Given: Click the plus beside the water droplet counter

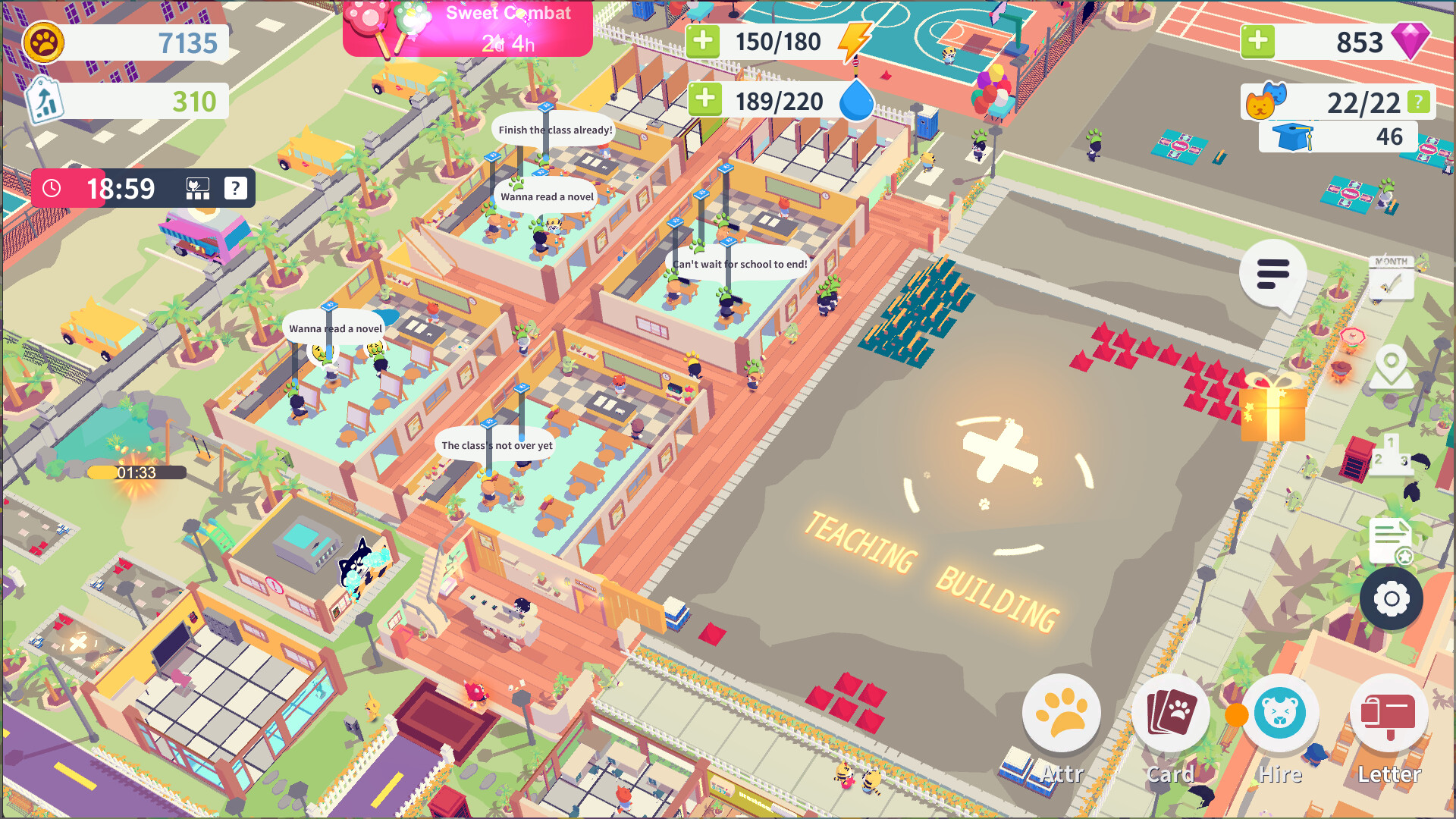Looking at the screenshot, I should pos(705,100).
